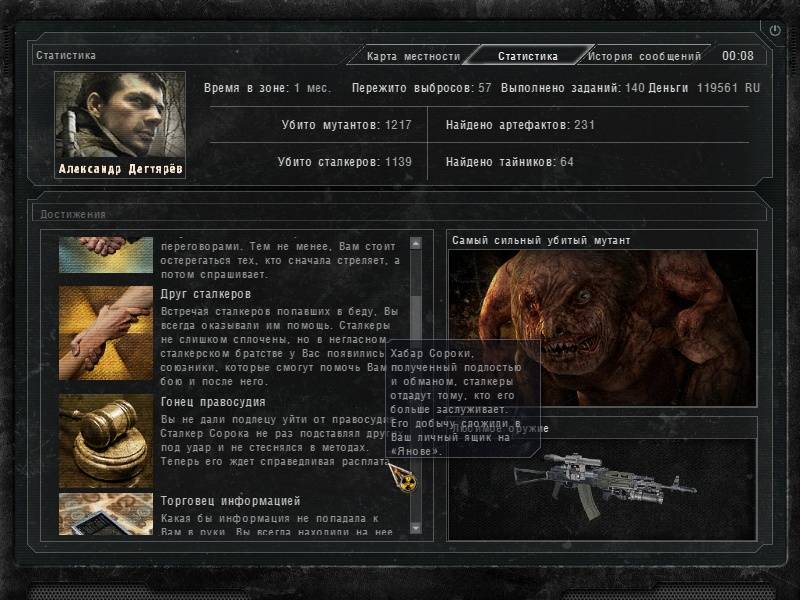
Task: Open the Карта местности tab
Action: coord(413,57)
